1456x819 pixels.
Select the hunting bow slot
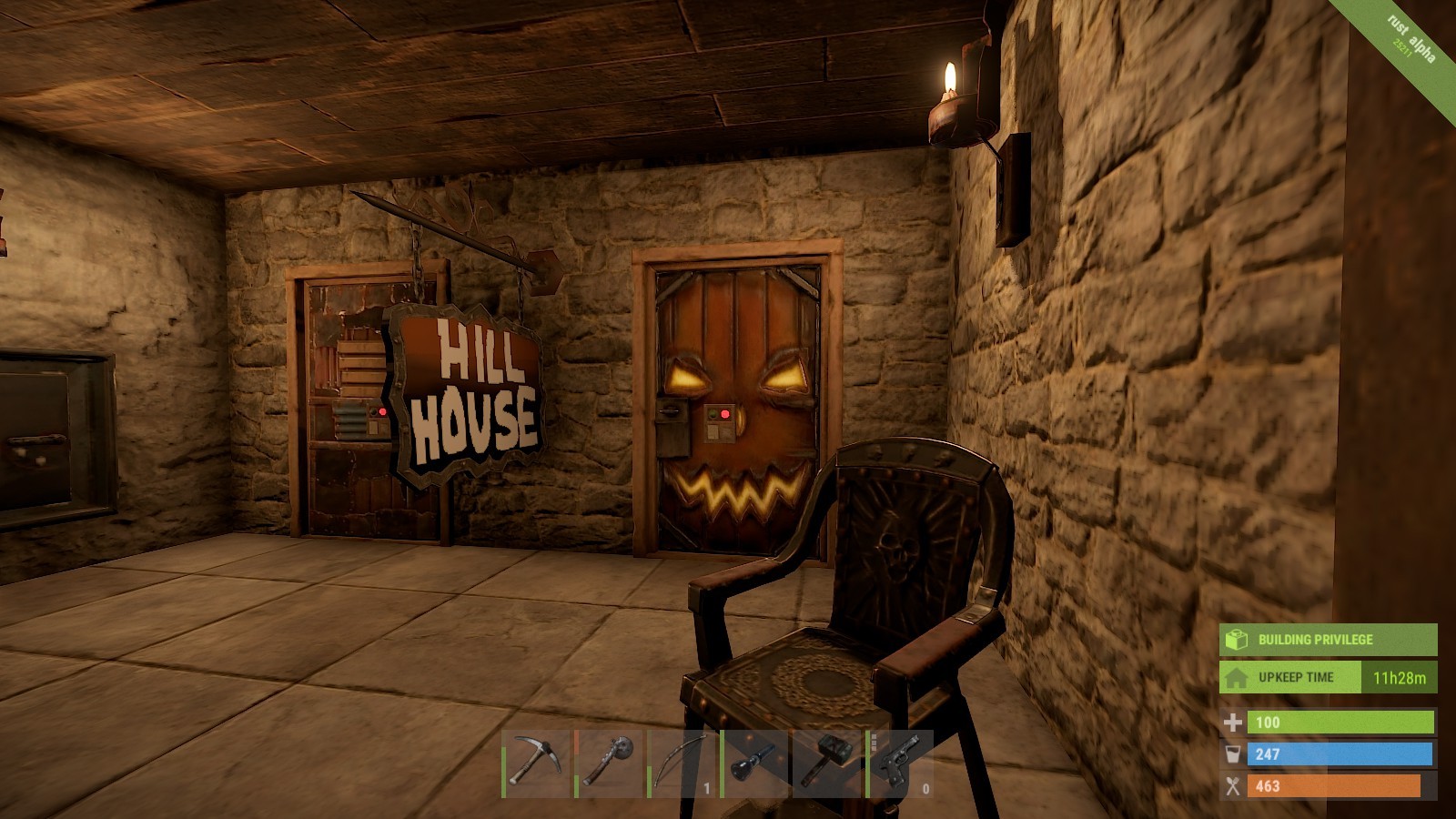pos(682,763)
